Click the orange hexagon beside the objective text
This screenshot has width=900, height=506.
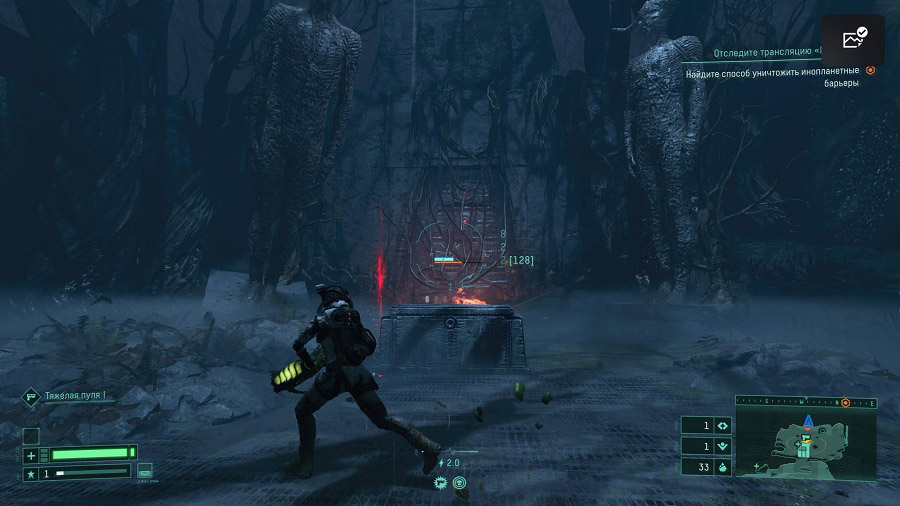pos(870,71)
